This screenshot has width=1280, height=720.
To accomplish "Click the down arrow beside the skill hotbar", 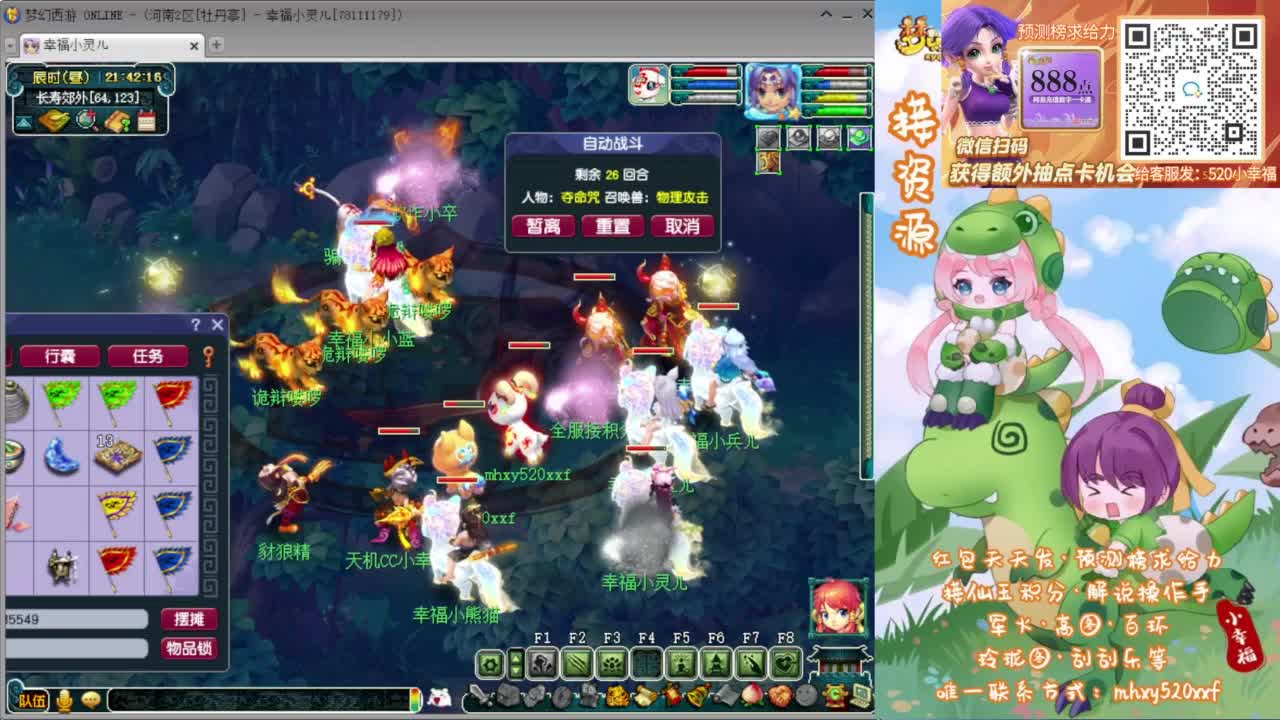I will click(x=516, y=669).
